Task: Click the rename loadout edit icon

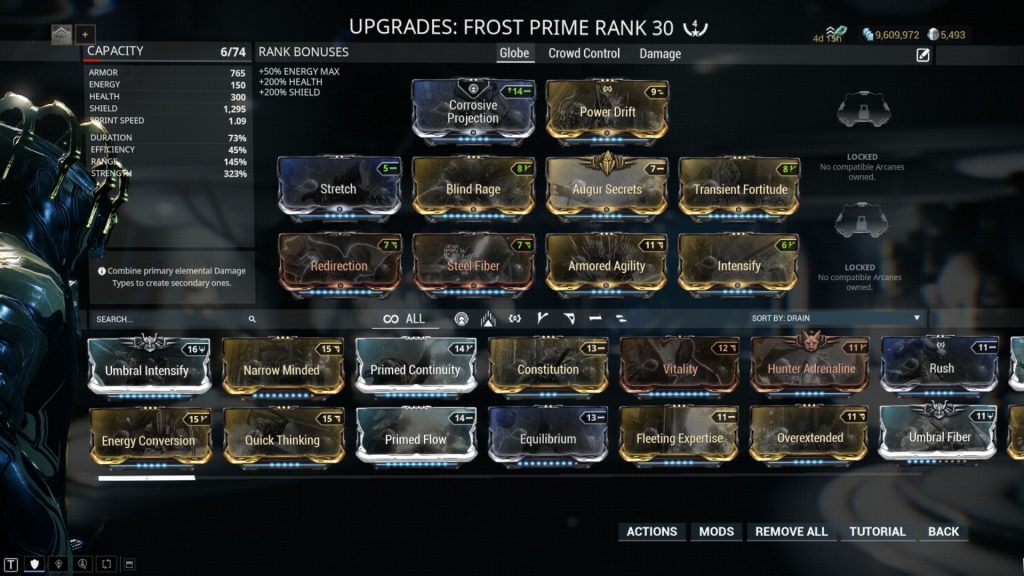Action: 923,55
